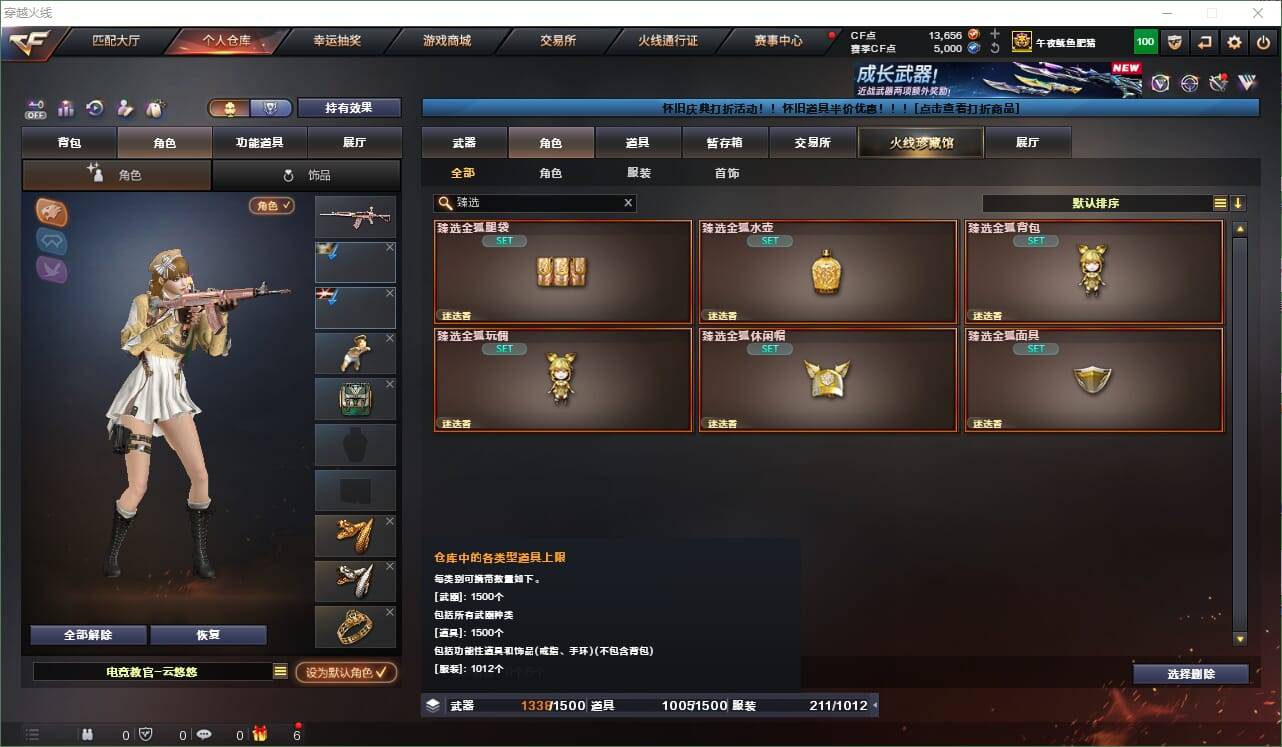Viewport: 1282px width, 747px height.
Task: Enable 设为默认角色 with the checkmark button
Action: click(x=344, y=672)
